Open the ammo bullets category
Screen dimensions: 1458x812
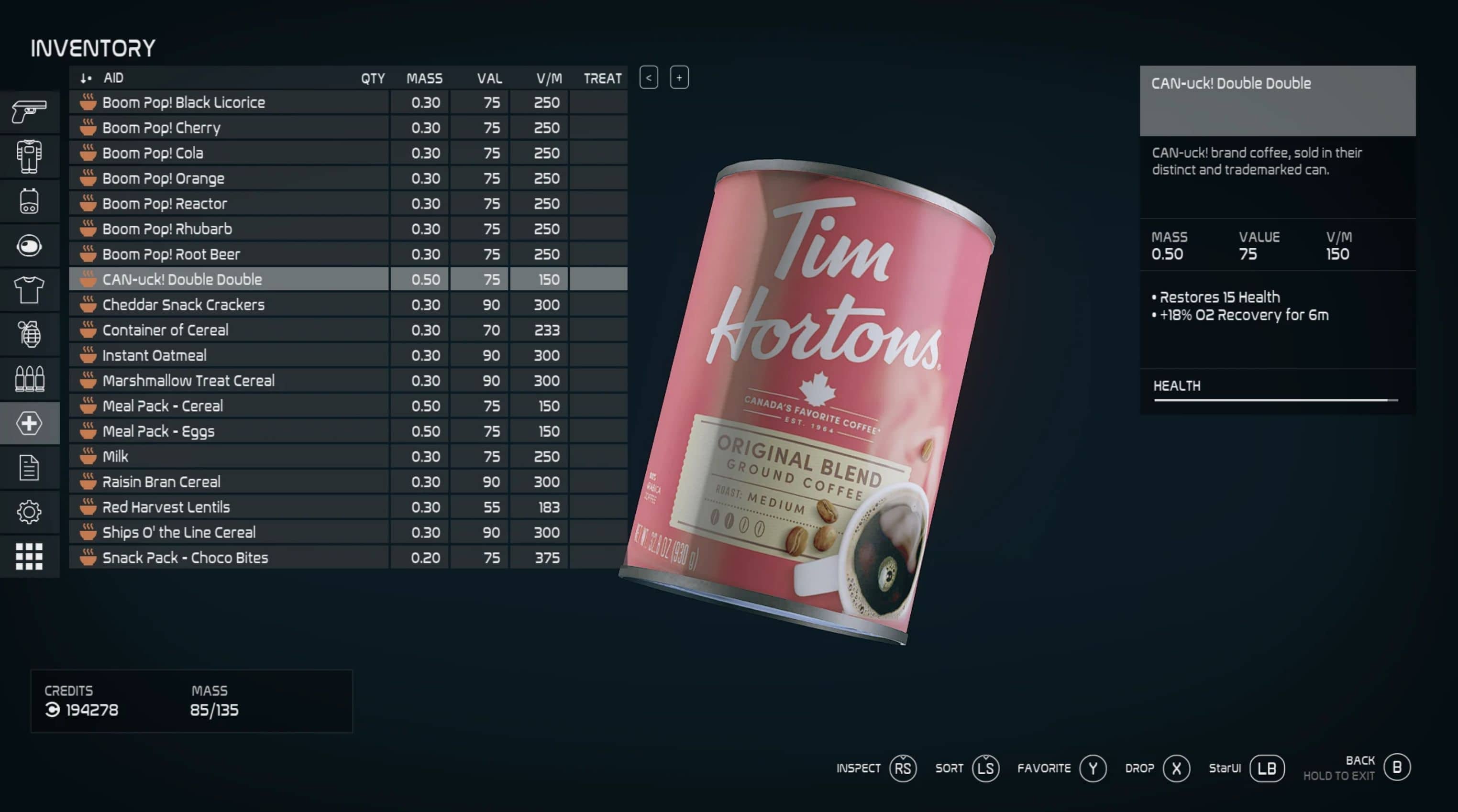(29, 379)
